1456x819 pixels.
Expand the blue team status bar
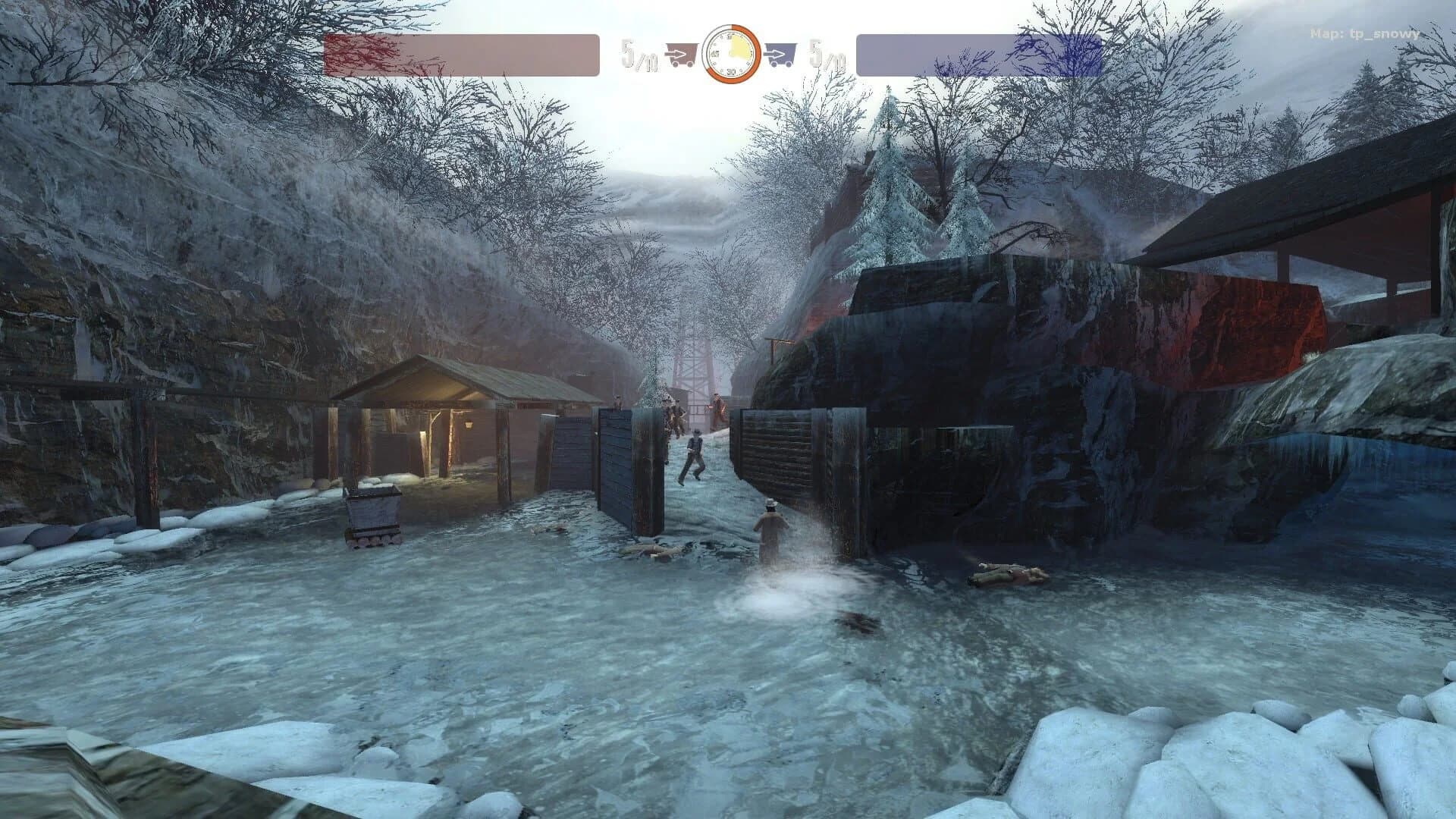tap(978, 53)
